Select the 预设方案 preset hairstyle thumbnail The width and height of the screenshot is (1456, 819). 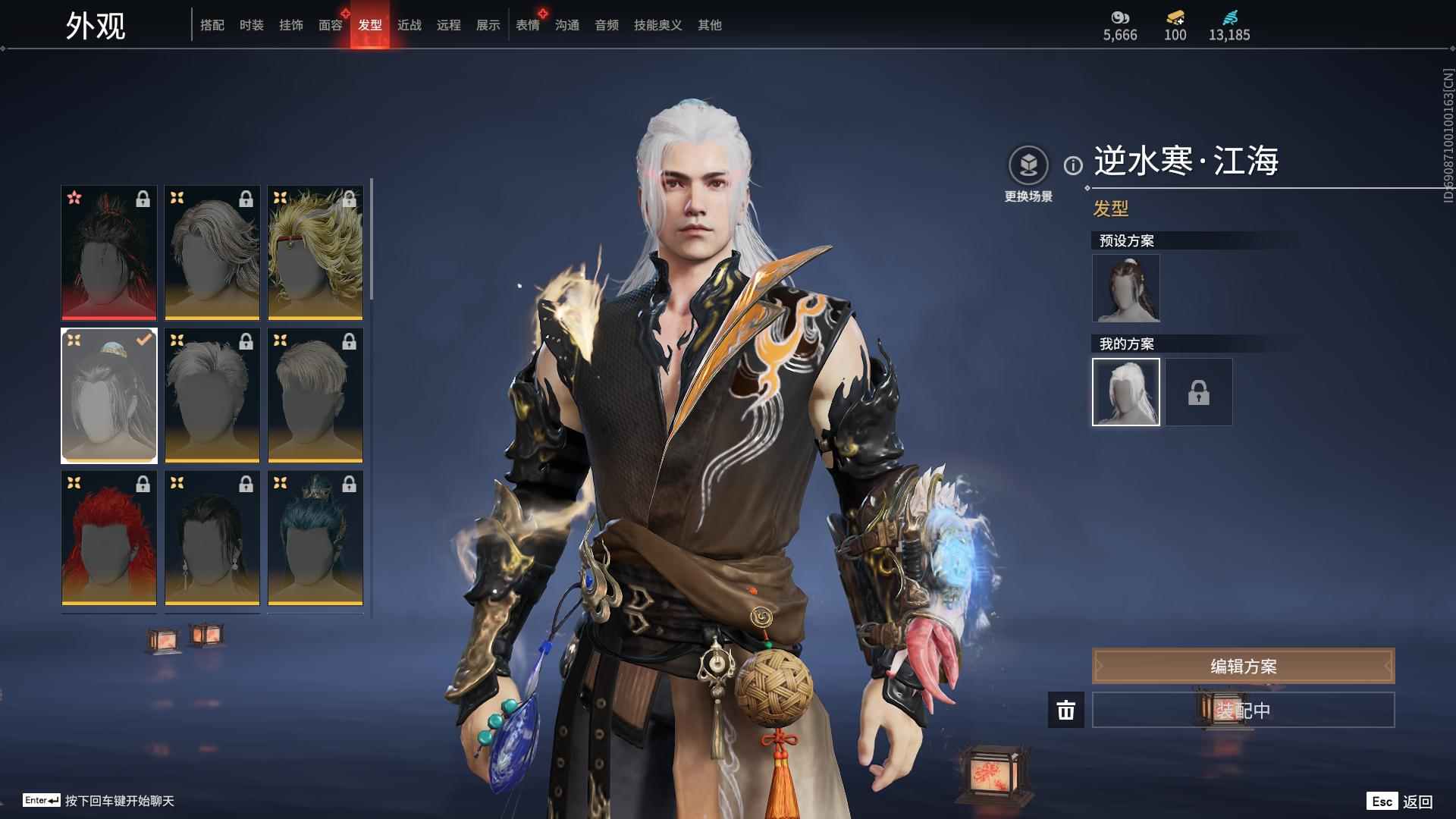click(x=1126, y=288)
